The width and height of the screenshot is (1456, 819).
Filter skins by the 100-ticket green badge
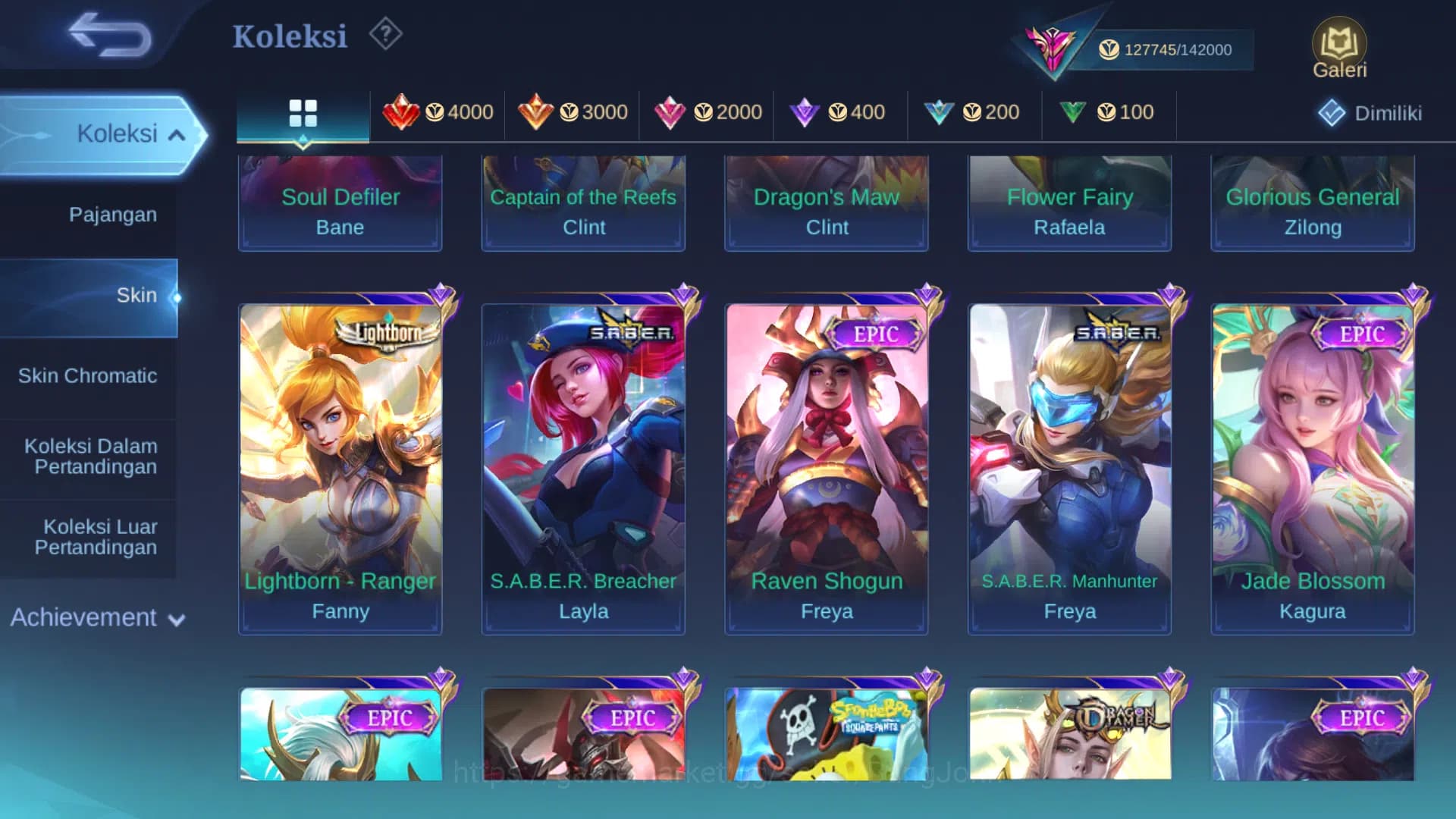coord(1109,112)
